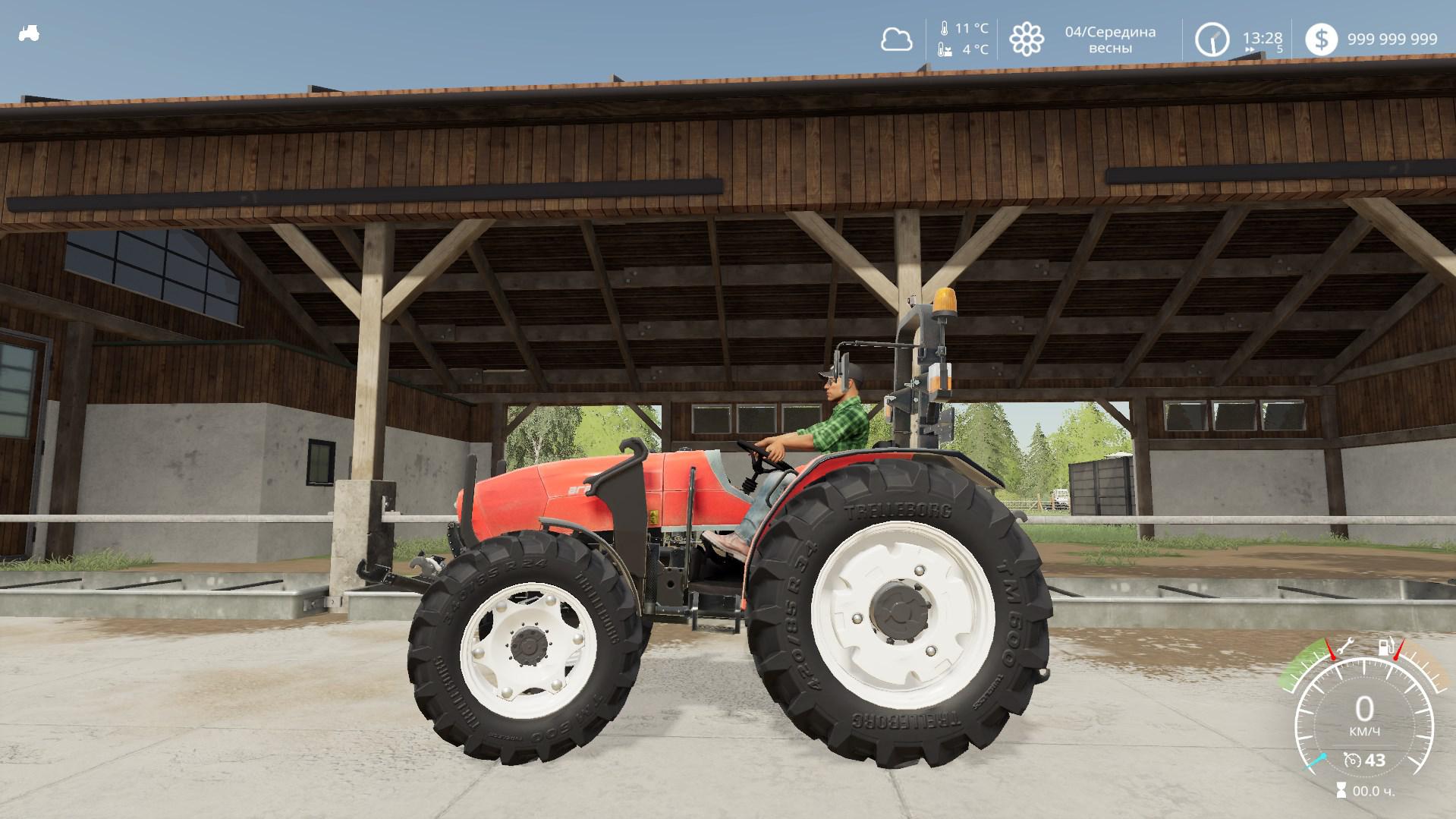Image resolution: width=1456 pixels, height=819 pixels.
Task: Click the clock icon beside the time
Action: click(x=1212, y=39)
